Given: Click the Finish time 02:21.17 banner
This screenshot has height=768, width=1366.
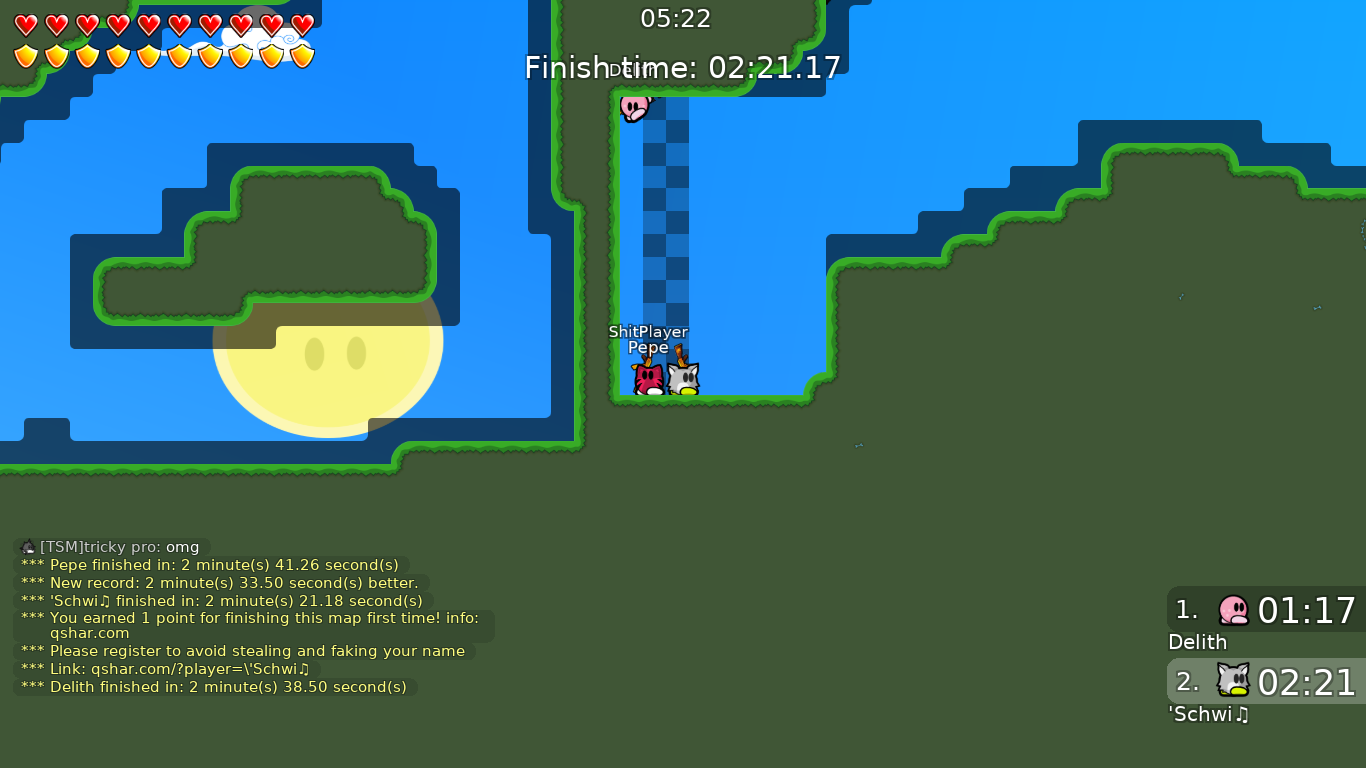Looking at the screenshot, I should [682, 68].
